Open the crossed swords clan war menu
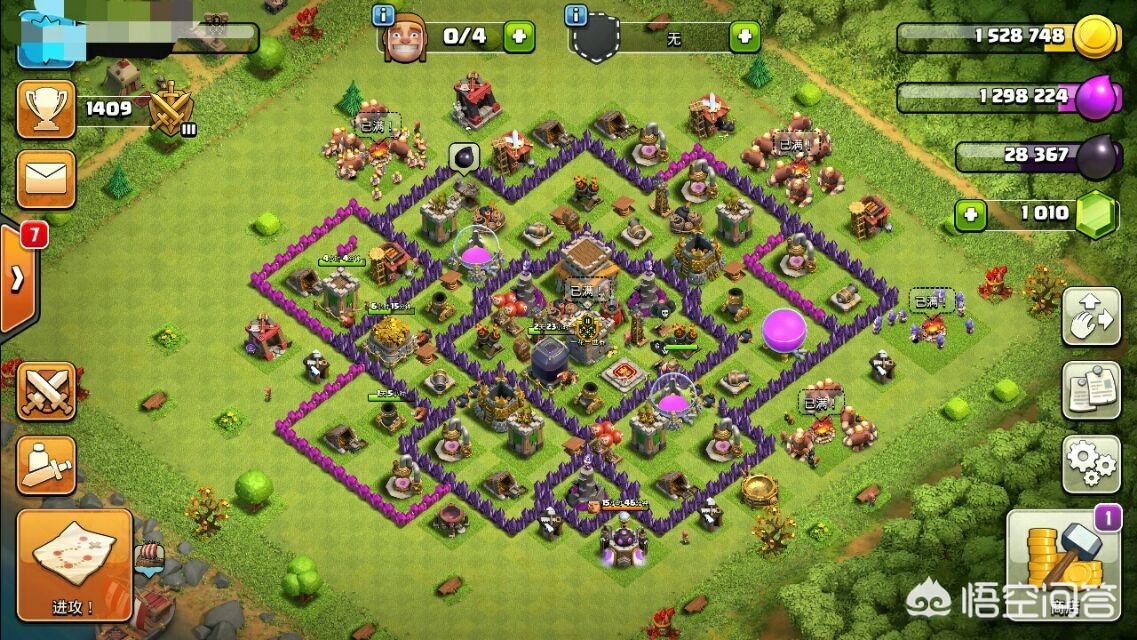 pos(46,390)
